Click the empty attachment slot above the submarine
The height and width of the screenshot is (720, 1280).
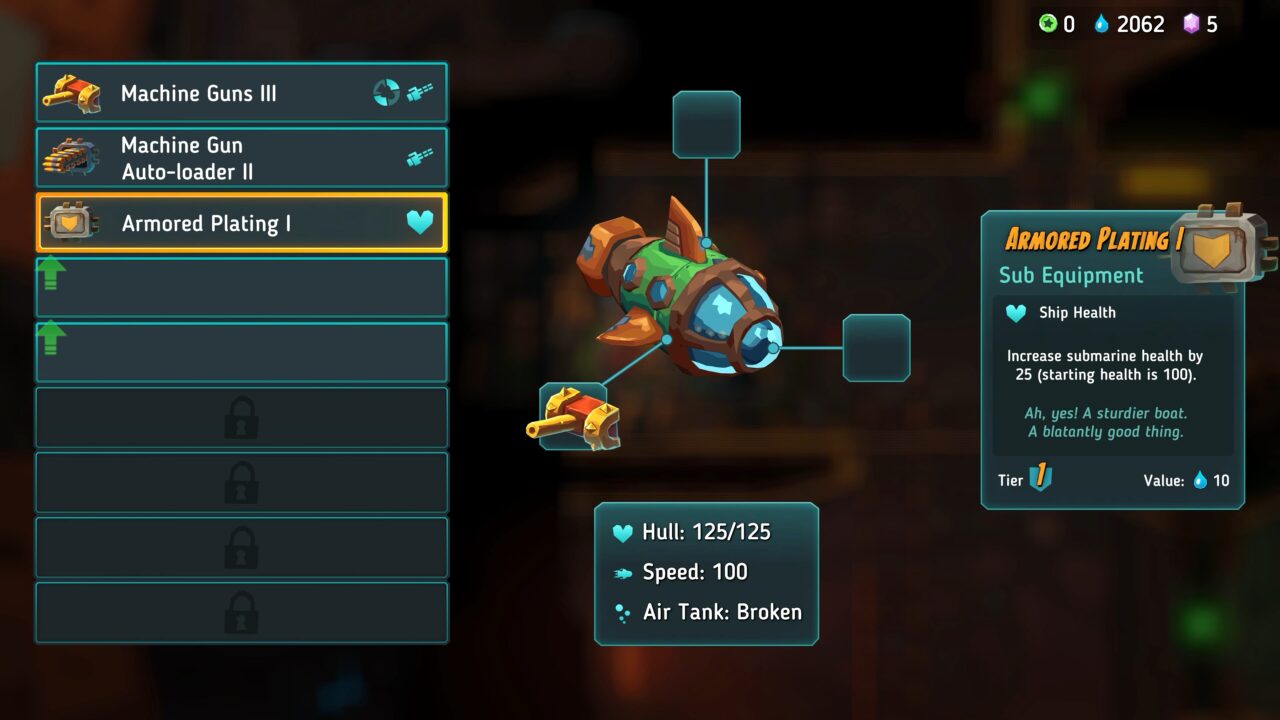coord(707,122)
